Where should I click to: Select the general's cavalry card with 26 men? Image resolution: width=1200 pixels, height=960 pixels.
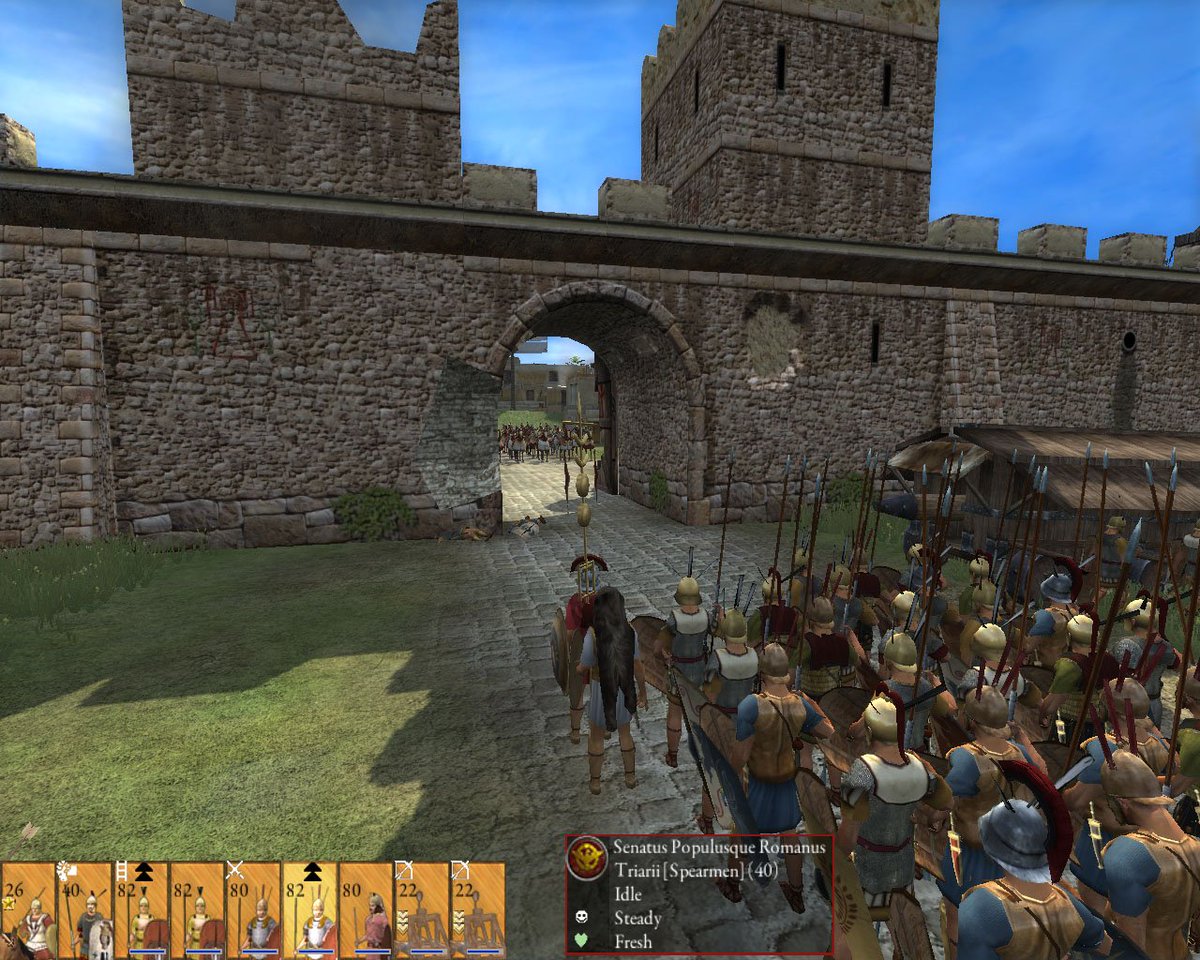(x=28, y=912)
